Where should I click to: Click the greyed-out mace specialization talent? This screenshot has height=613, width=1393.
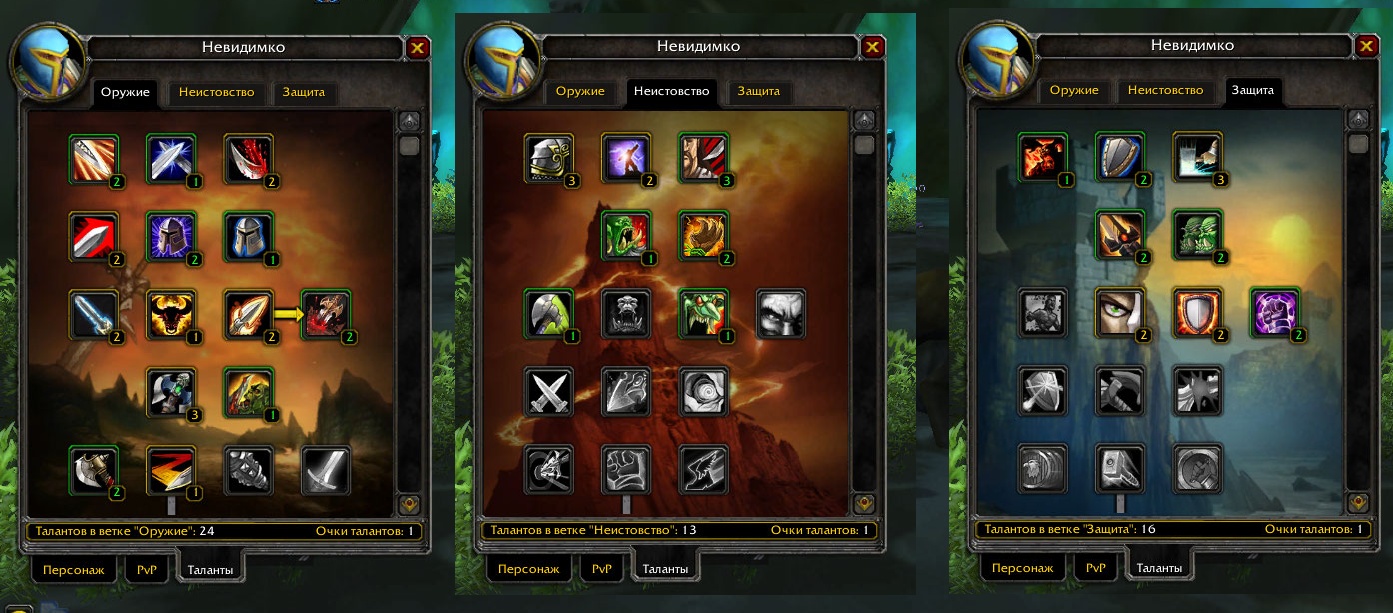248,468
